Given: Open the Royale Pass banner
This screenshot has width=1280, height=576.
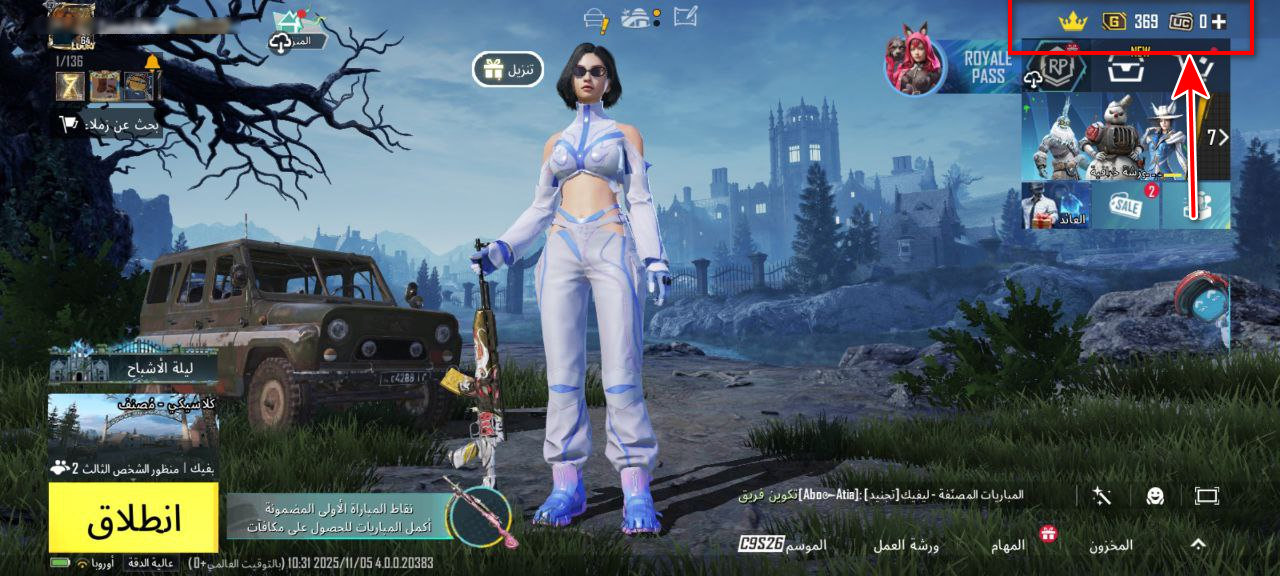Looking at the screenshot, I should point(950,67).
